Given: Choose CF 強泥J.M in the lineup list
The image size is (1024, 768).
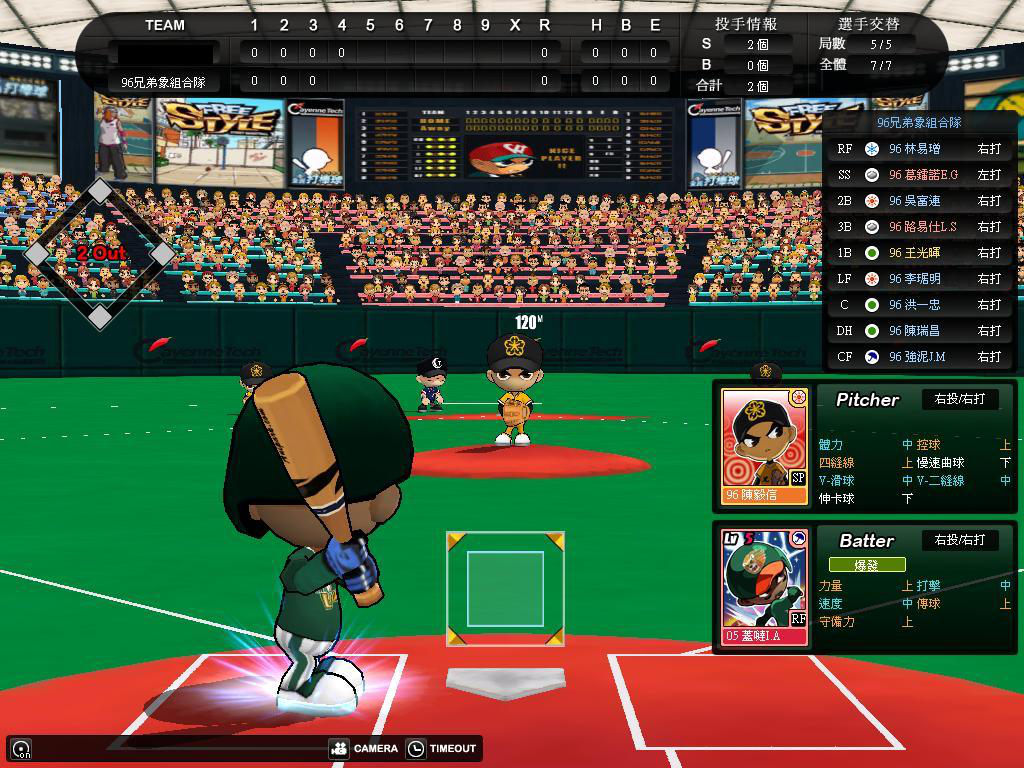Looking at the screenshot, I should click(920, 357).
